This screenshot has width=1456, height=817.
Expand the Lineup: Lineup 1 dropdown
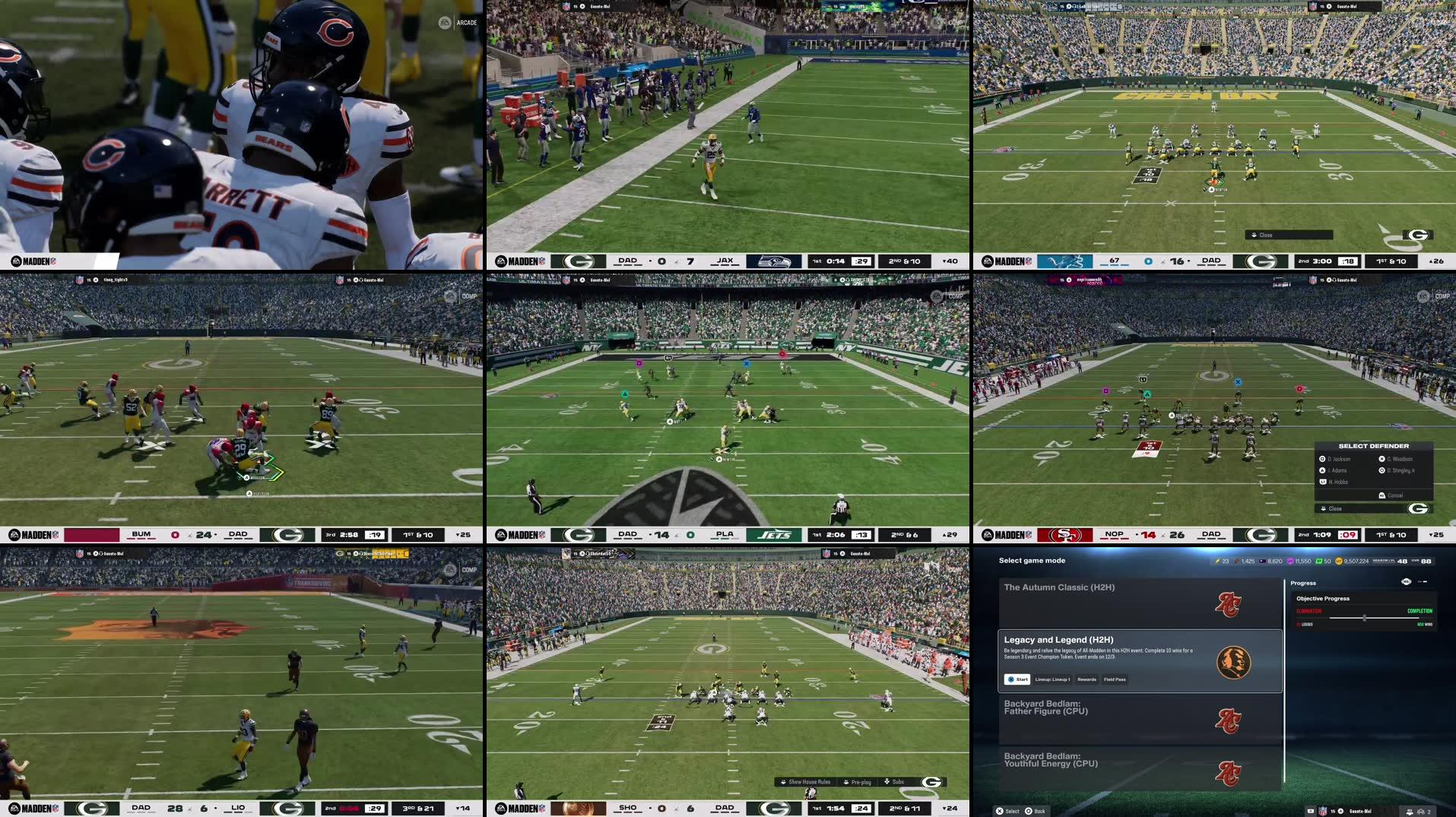[x=1052, y=679]
